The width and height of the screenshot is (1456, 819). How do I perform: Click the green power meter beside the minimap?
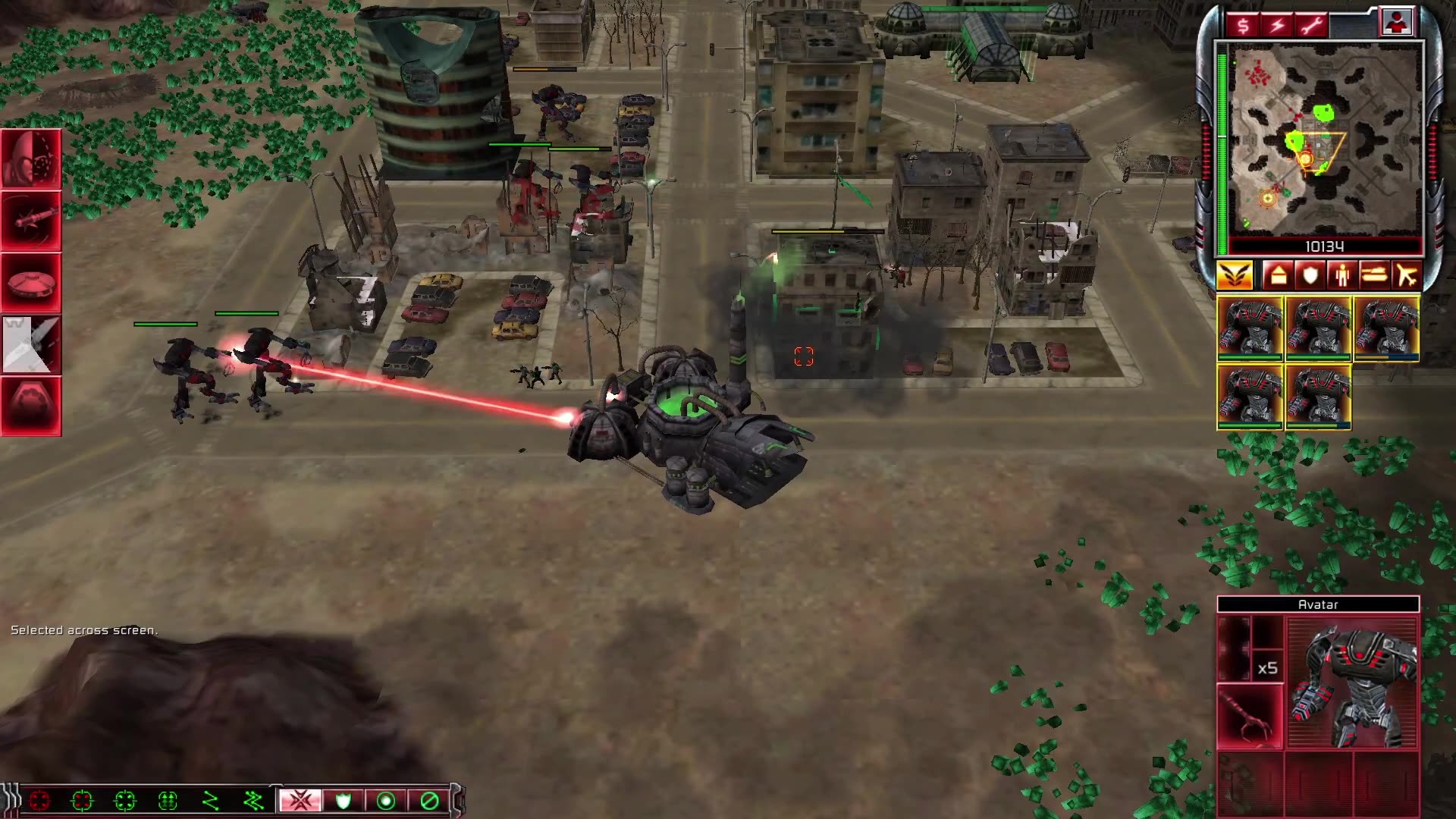[x=1222, y=144]
